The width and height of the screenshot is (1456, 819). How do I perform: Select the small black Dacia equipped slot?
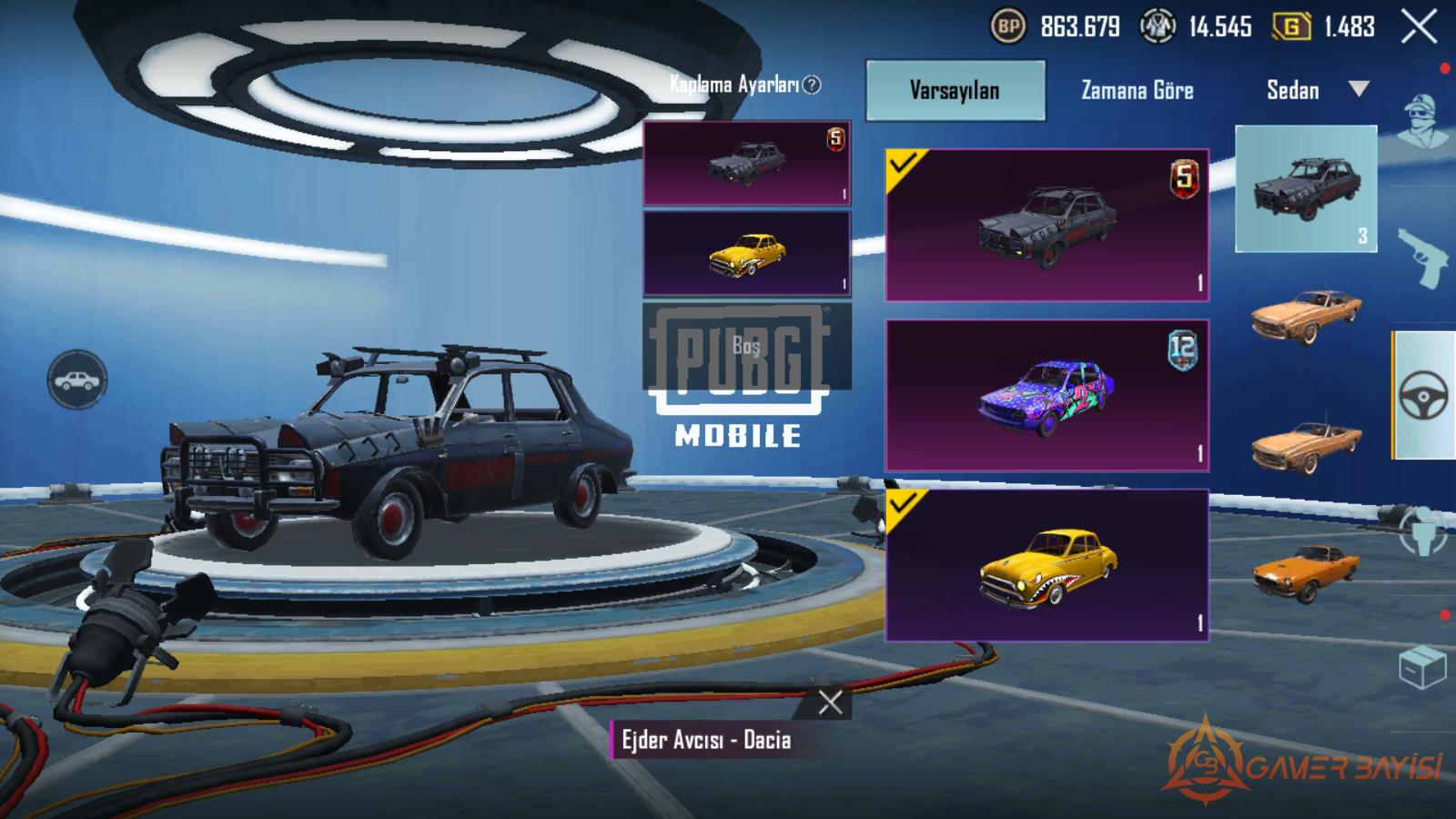pos(746,164)
